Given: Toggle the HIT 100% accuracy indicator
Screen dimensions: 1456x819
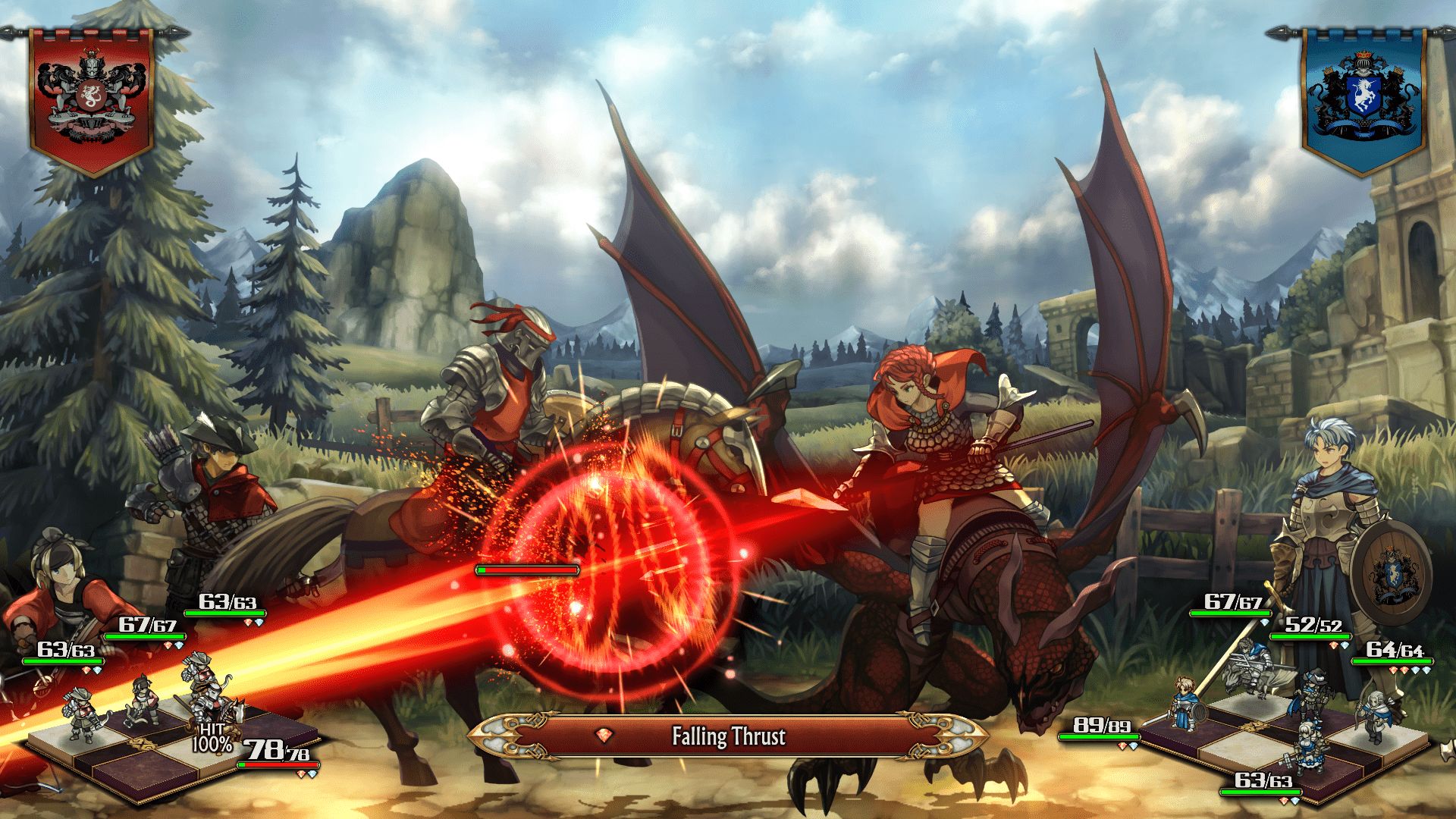Looking at the screenshot, I should pyautogui.click(x=213, y=738).
